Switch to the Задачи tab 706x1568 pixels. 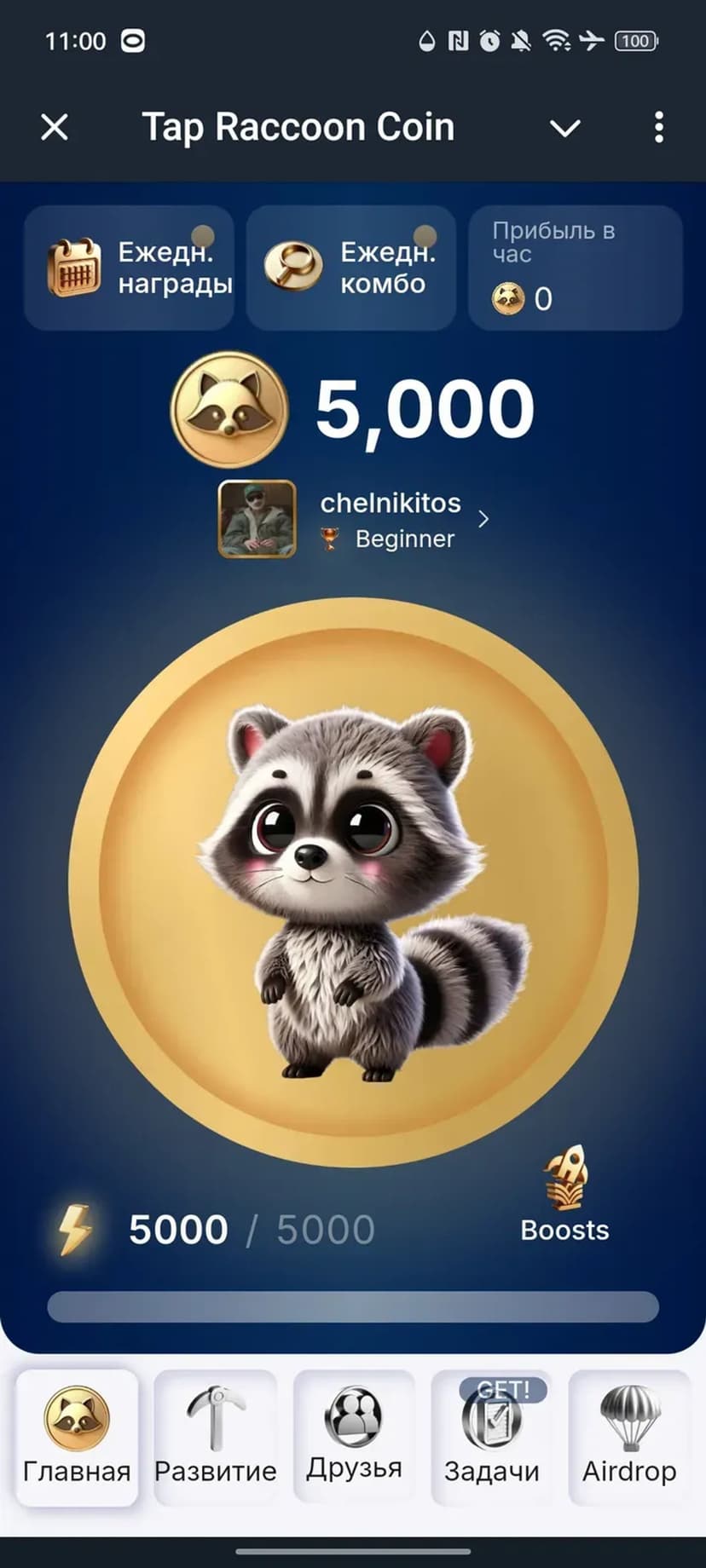click(492, 1437)
